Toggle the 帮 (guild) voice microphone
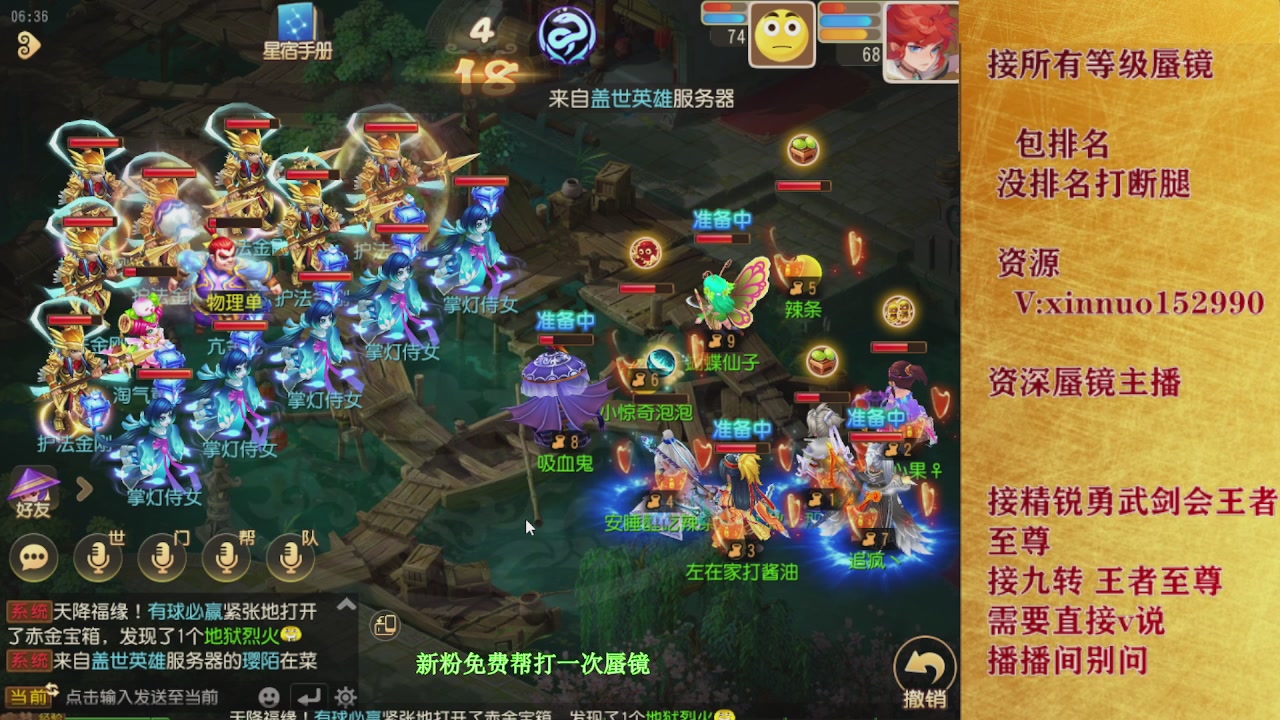 point(226,556)
